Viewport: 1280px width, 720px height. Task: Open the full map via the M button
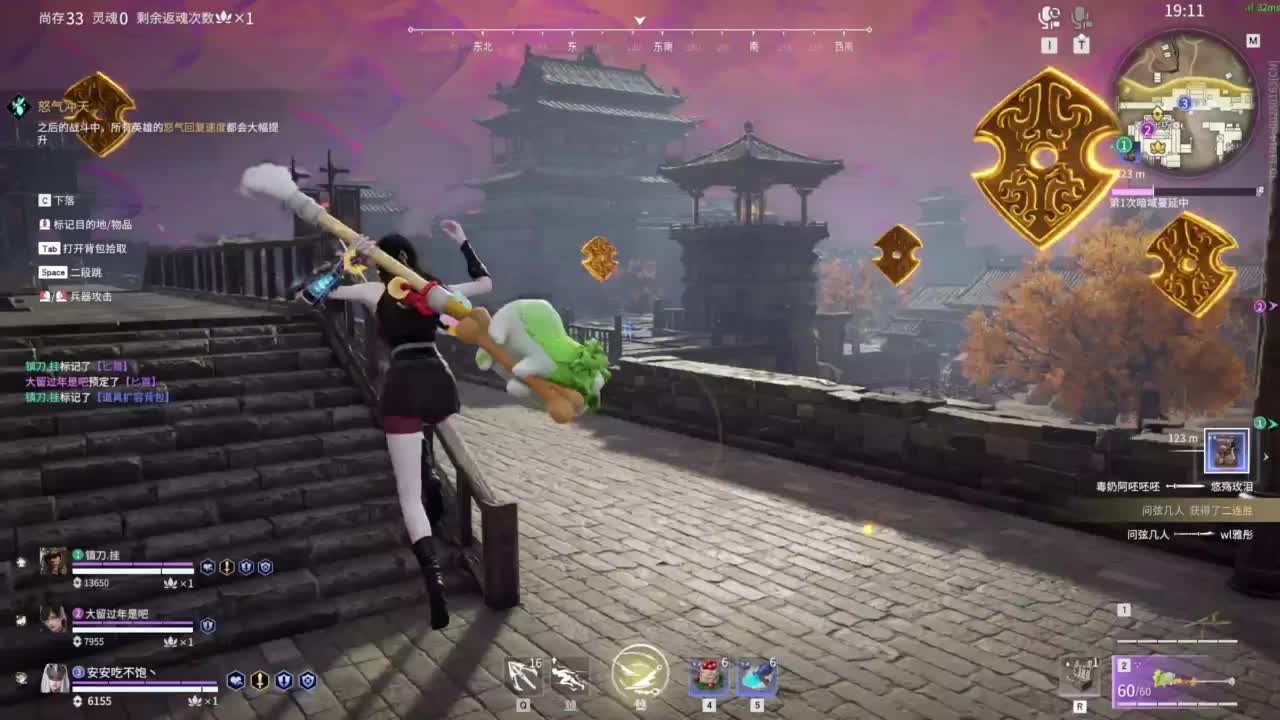pyautogui.click(x=1253, y=40)
